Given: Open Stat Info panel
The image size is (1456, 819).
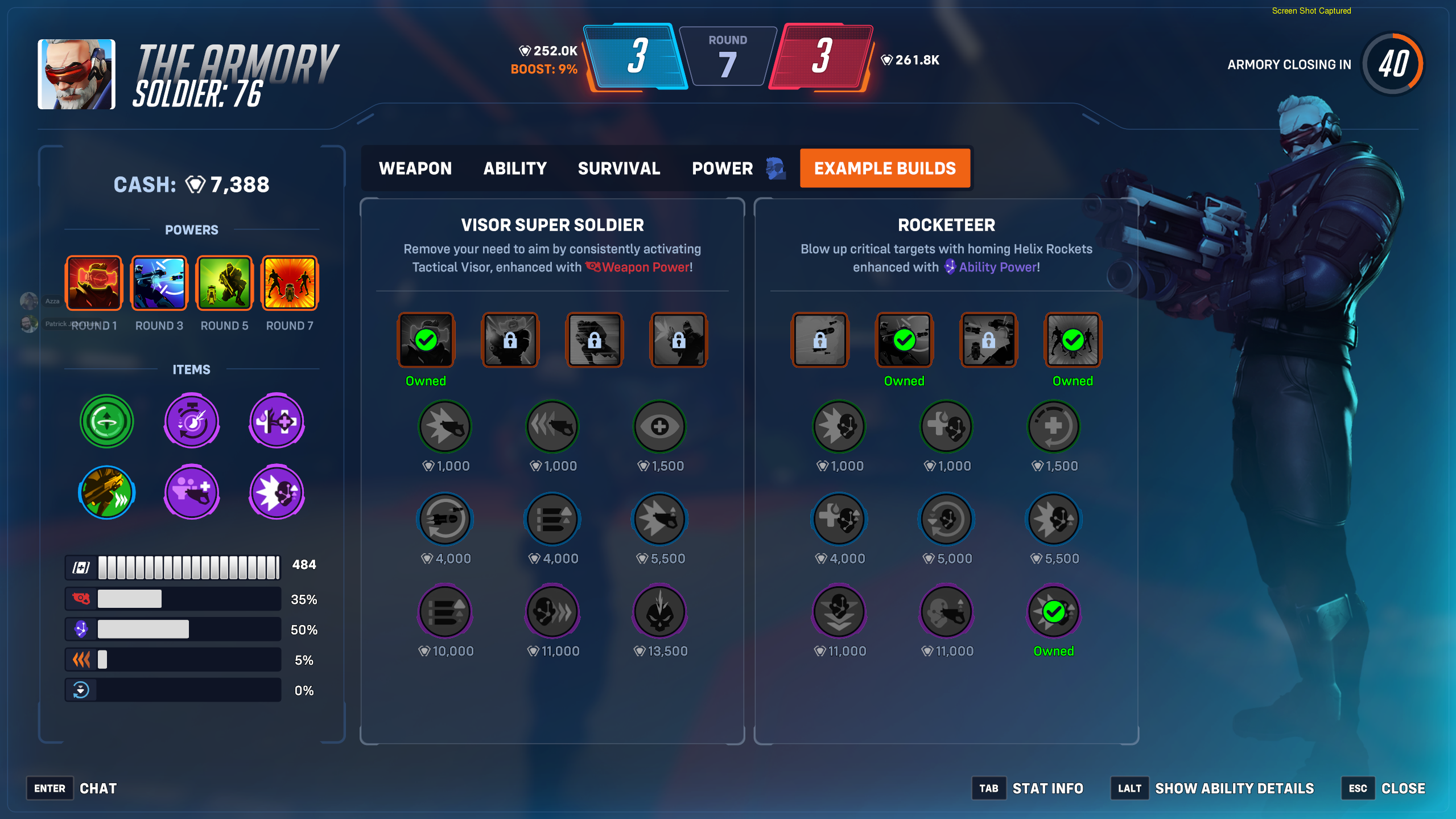Looking at the screenshot, I should [1047, 788].
